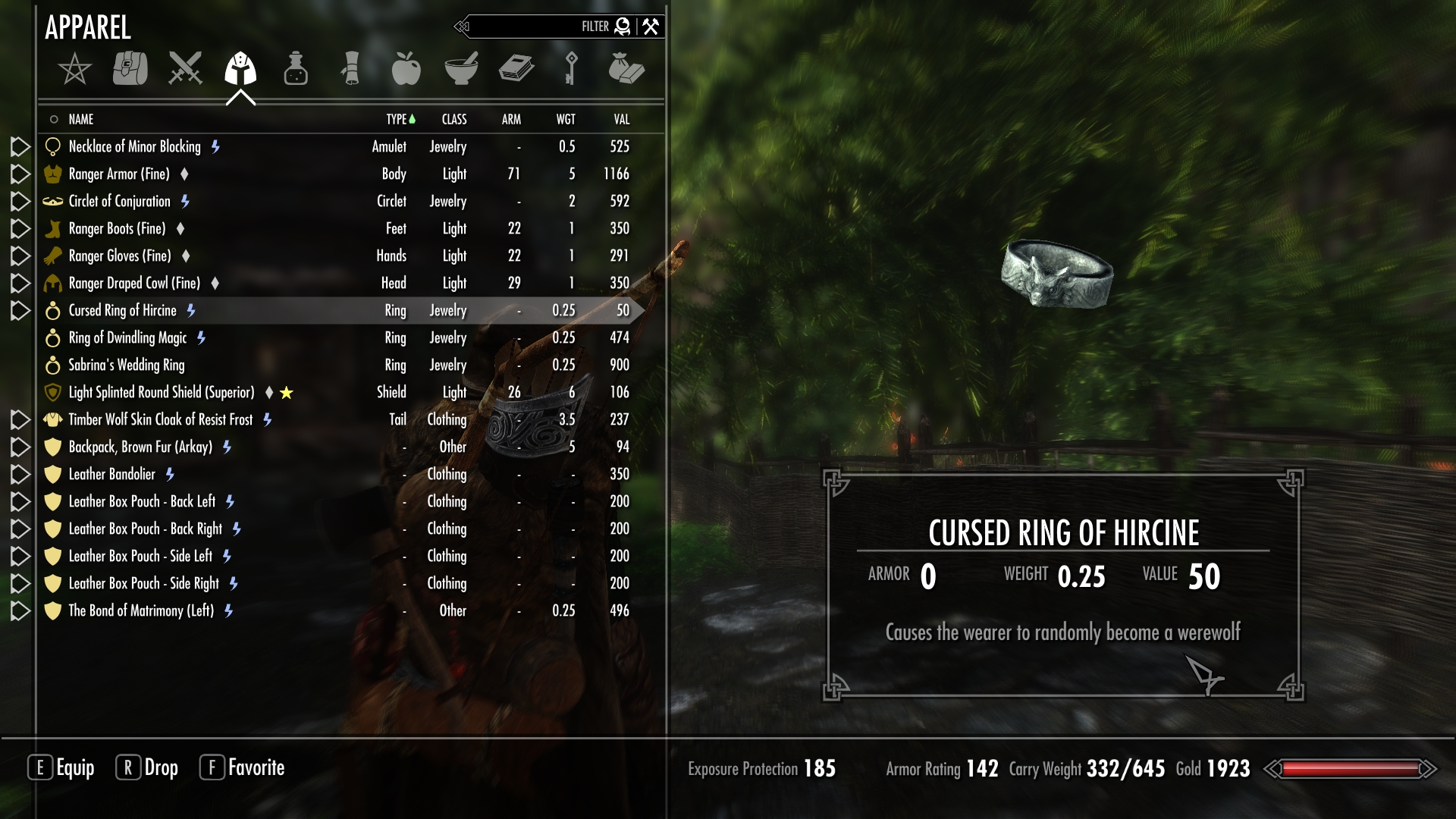The height and width of the screenshot is (819, 1456).
Task: Switch to the Keys category
Action: pos(571,68)
